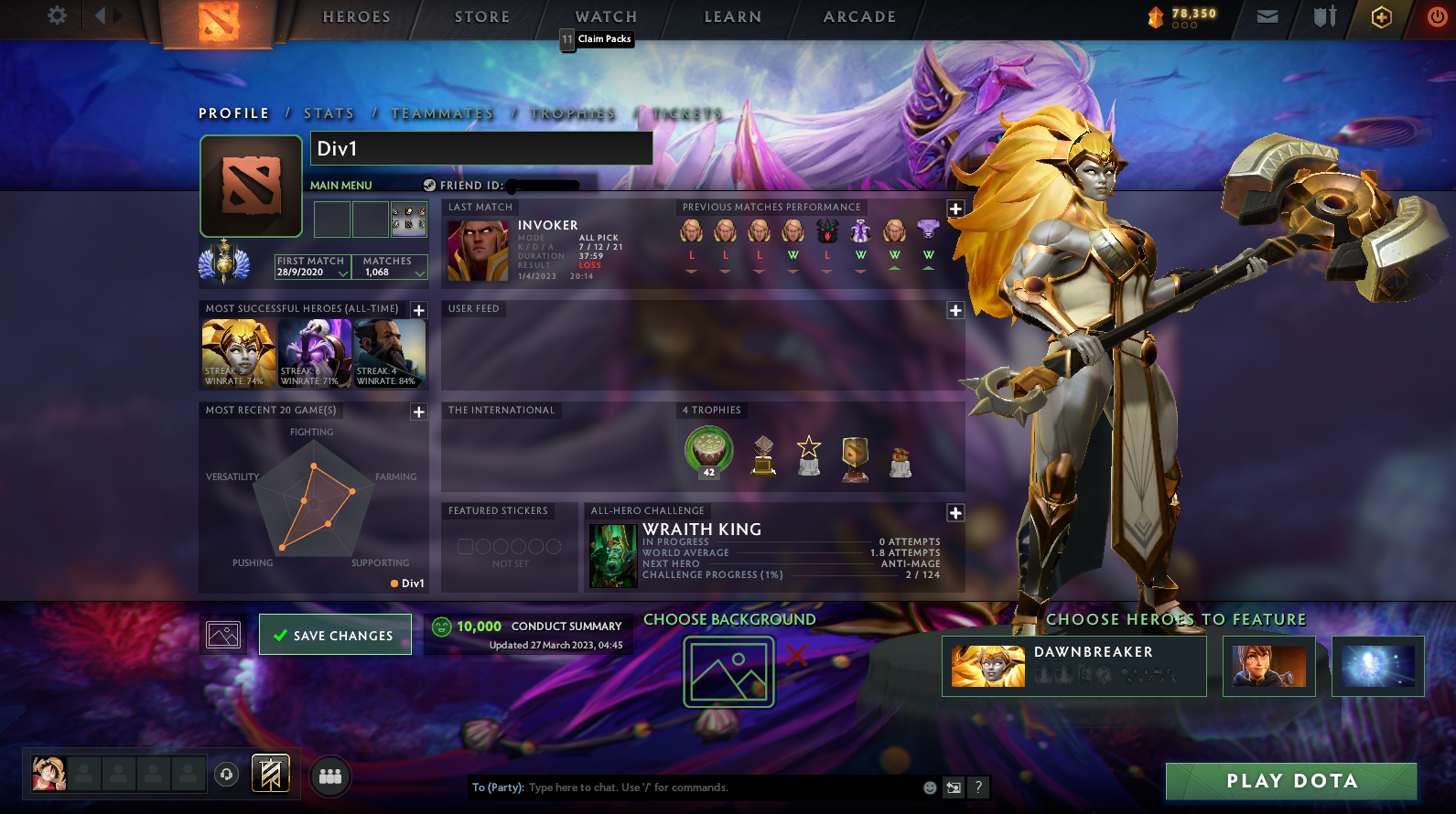Image resolution: width=1456 pixels, height=814 pixels.
Task: Click the chat help question mark
Action: (978, 787)
